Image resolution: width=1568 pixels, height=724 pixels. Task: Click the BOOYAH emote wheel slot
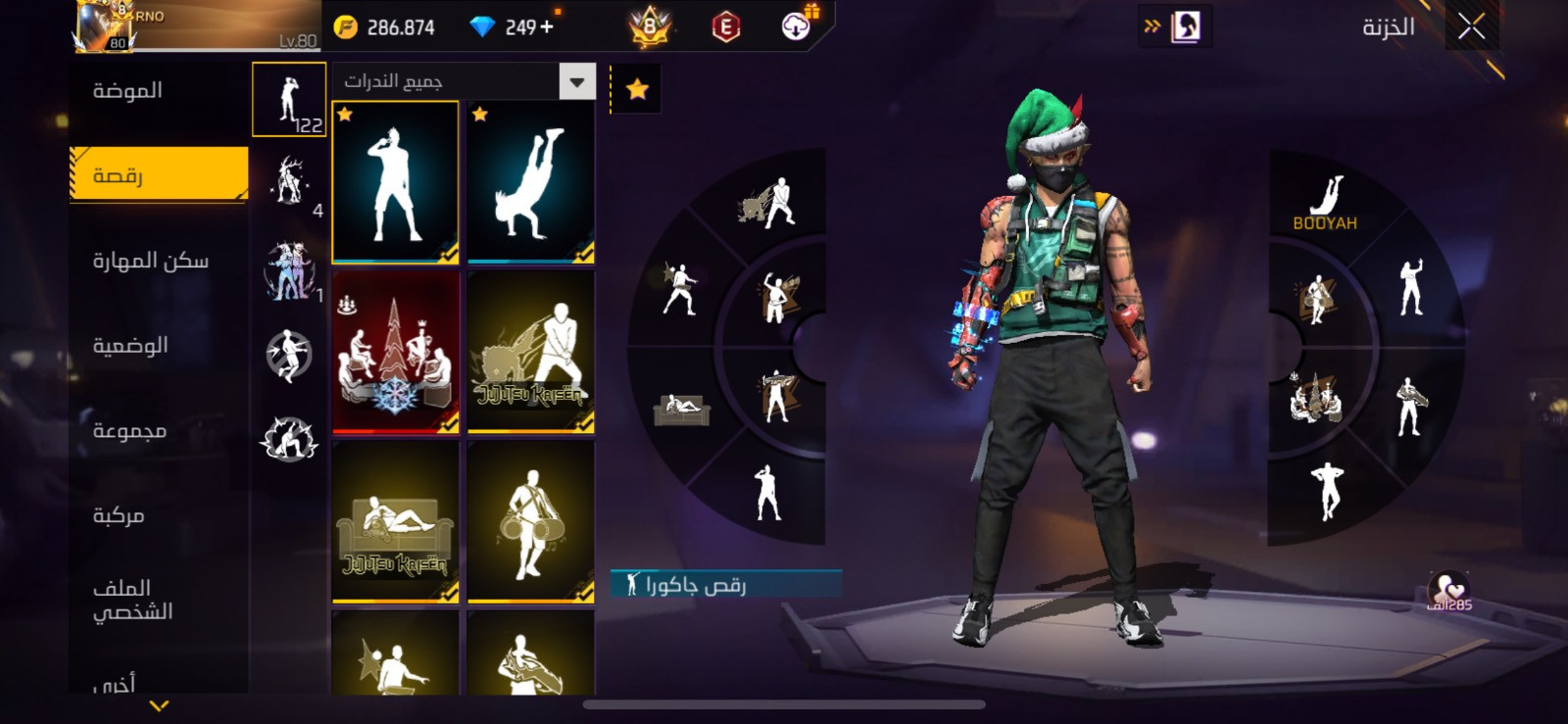click(x=1324, y=203)
